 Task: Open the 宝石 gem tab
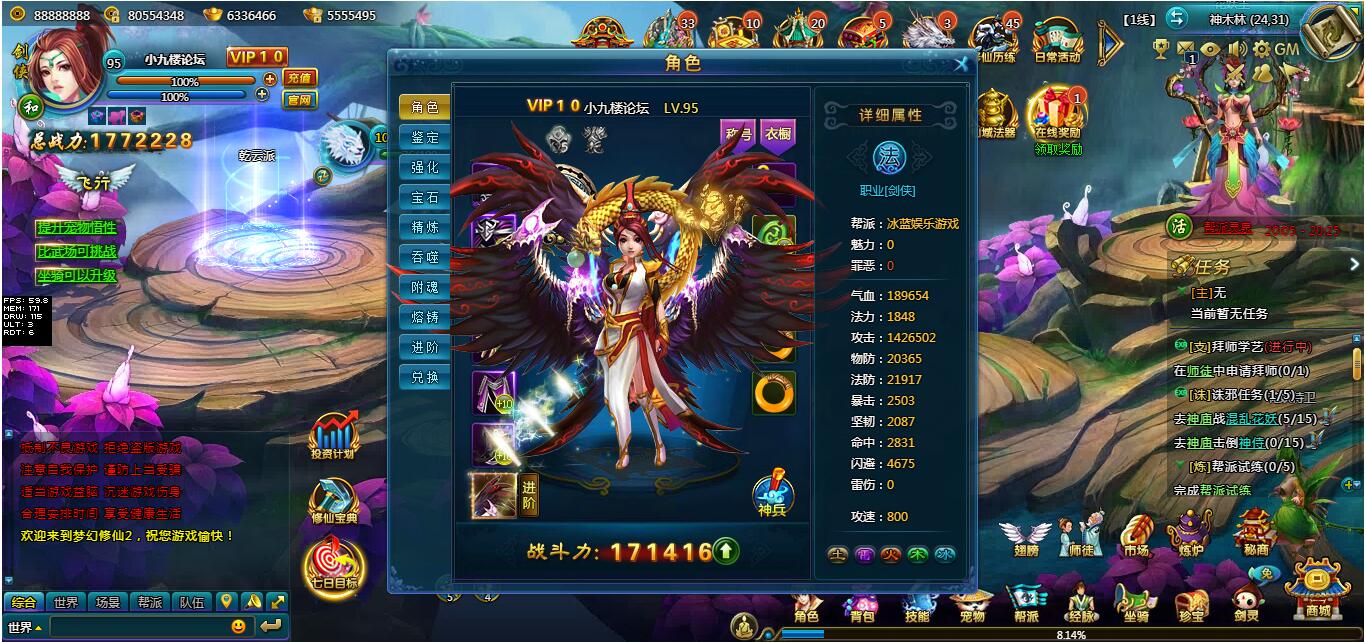pyautogui.click(x=424, y=198)
